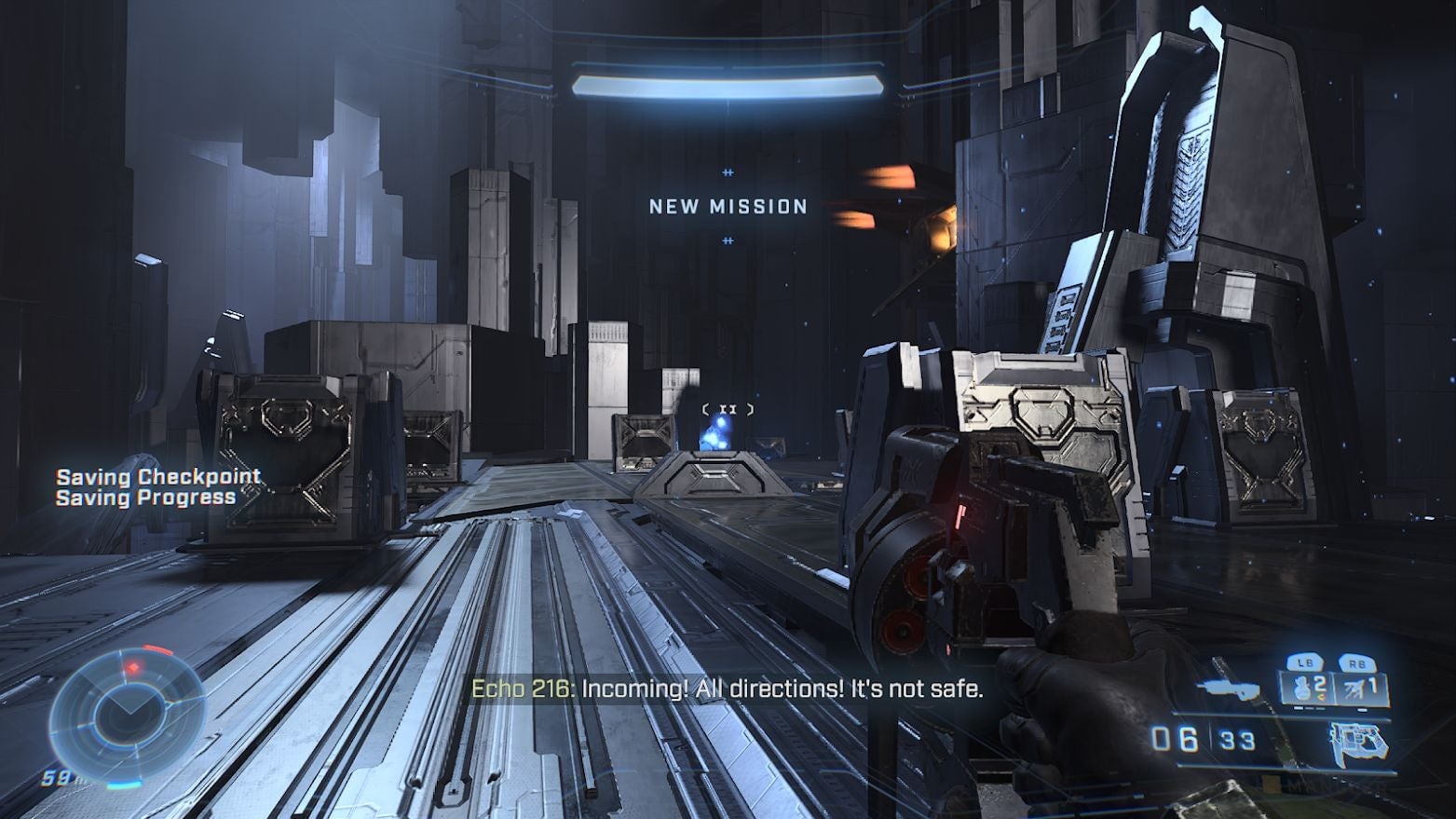Expand the New Mission banner
Image resolution: width=1456 pixels, height=819 pixels.
tap(728, 207)
